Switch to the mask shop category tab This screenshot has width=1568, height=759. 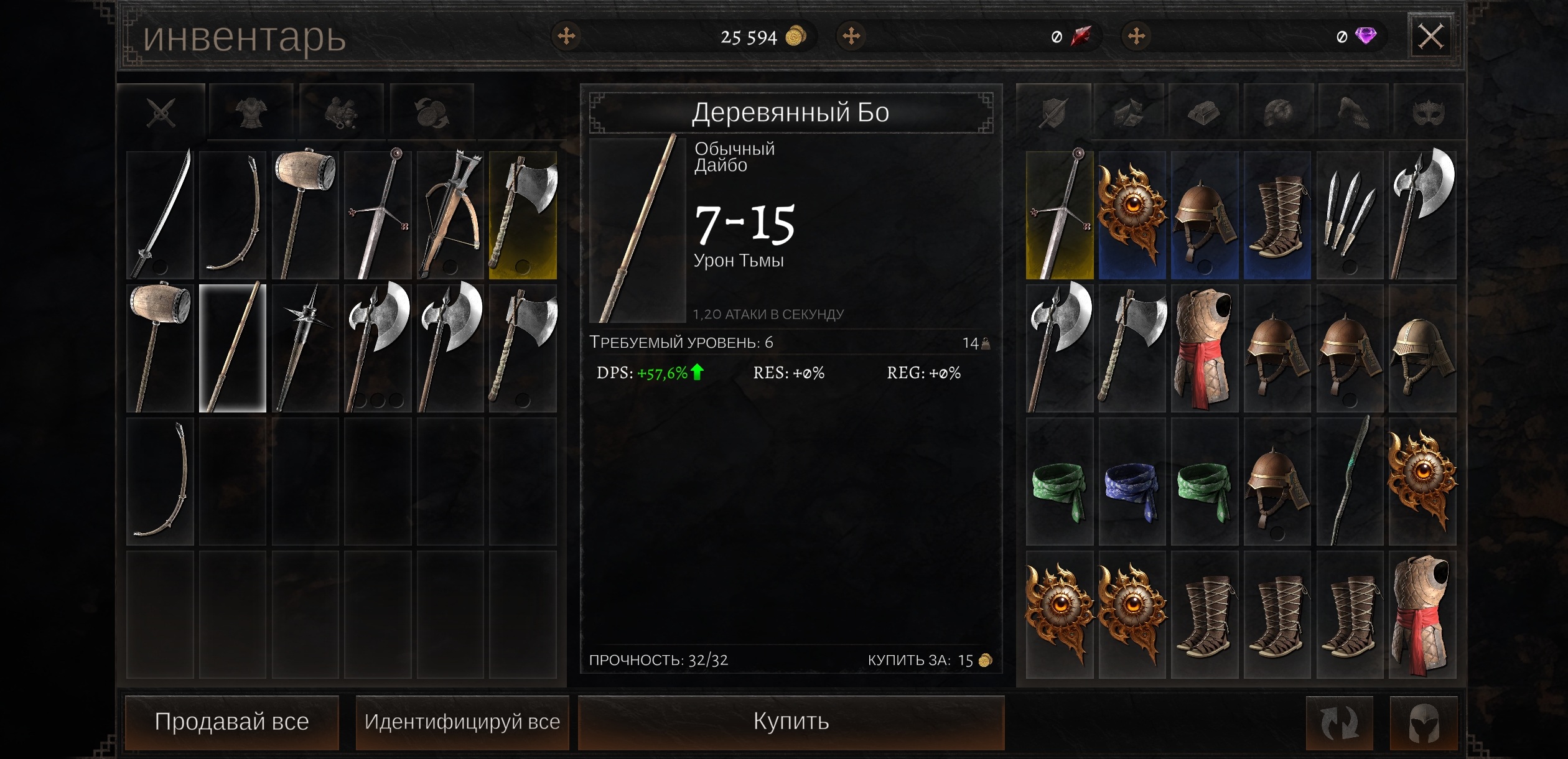tap(1428, 113)
